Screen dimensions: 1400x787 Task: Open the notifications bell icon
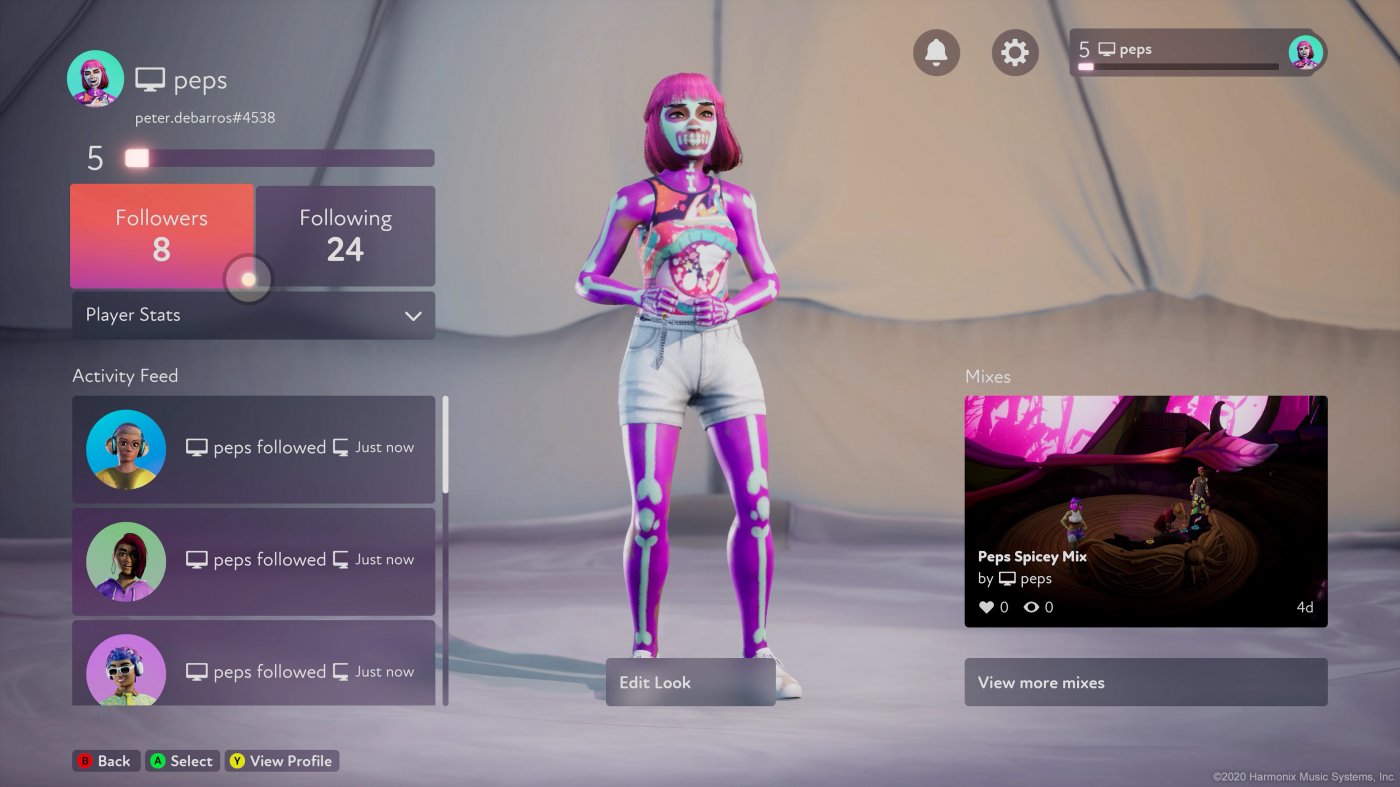click(x=936, y=52)
